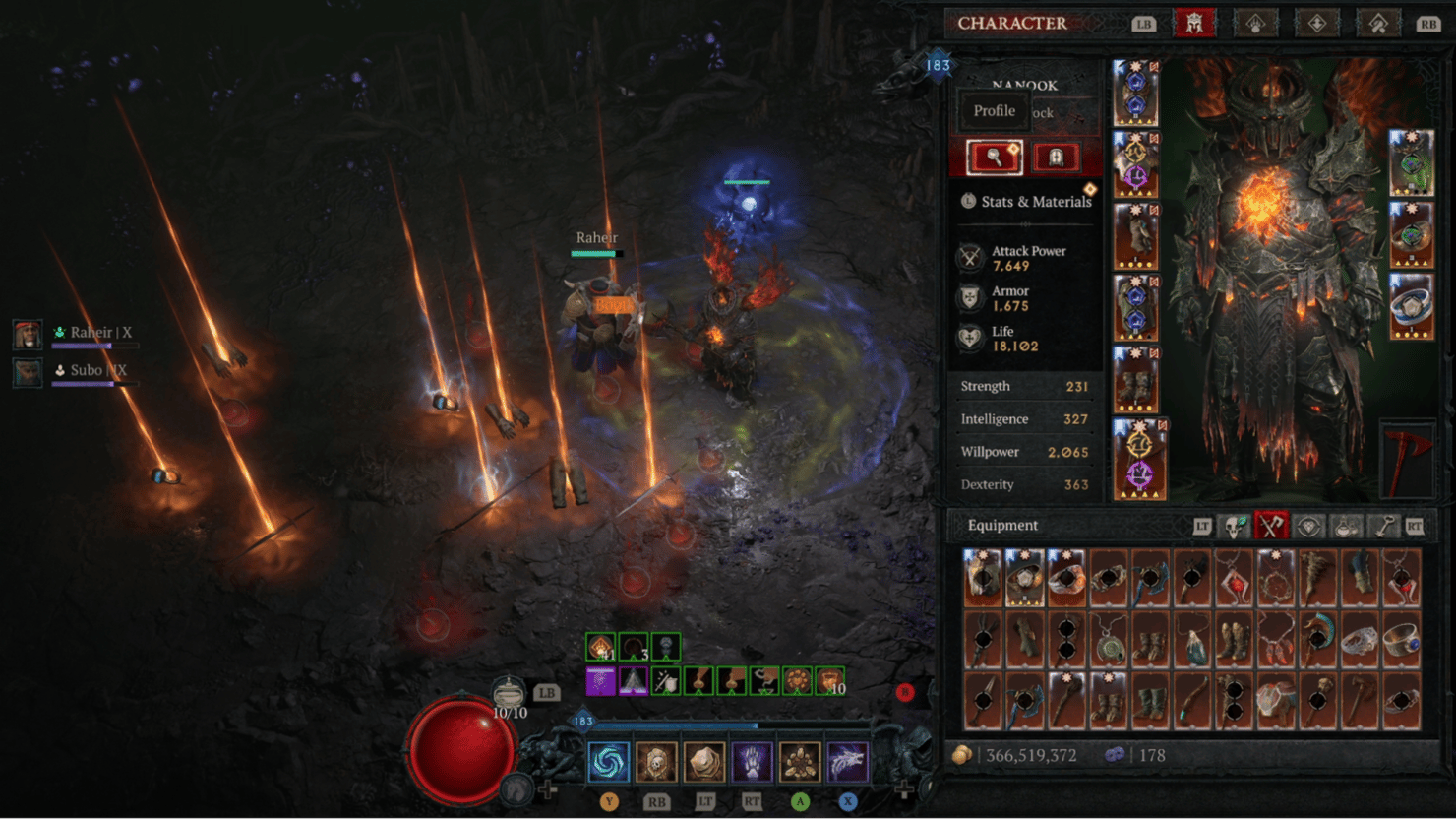Image resolution: width=1456 pixels, height=819 pixels.
Task: Select party member Raheir's portrait
Action: coord(28,334)
